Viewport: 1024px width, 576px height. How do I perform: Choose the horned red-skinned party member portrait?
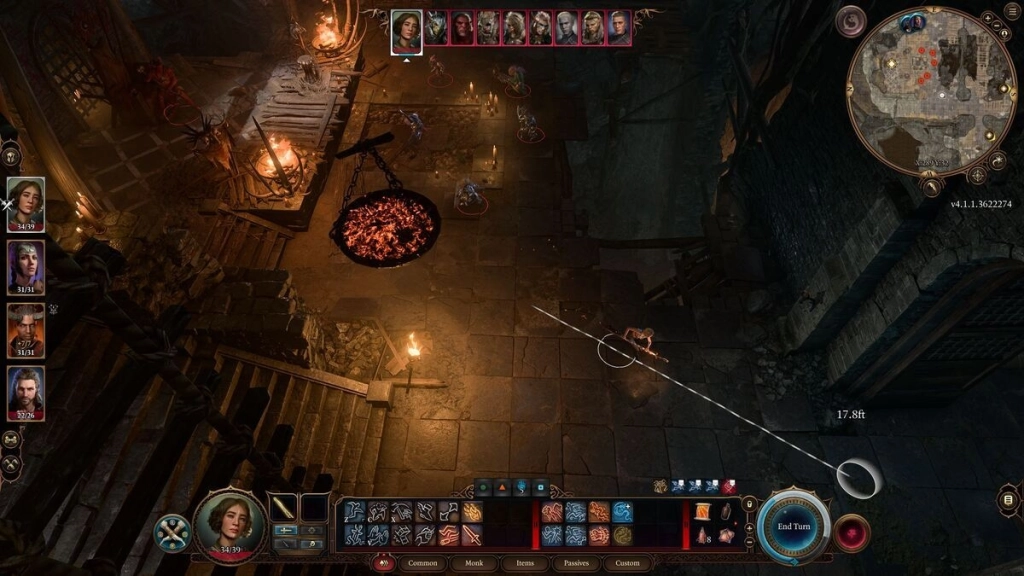click(x=26, y=329)
